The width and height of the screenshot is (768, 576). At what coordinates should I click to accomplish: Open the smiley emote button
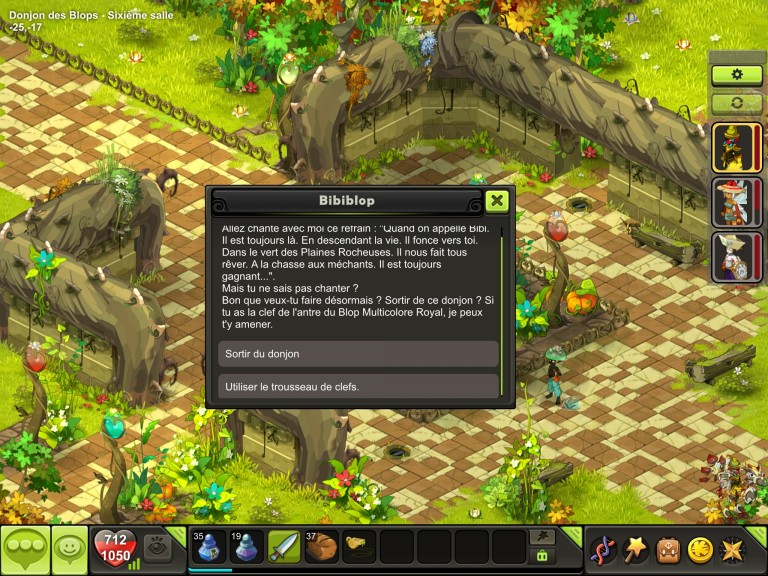click(69, 549)
